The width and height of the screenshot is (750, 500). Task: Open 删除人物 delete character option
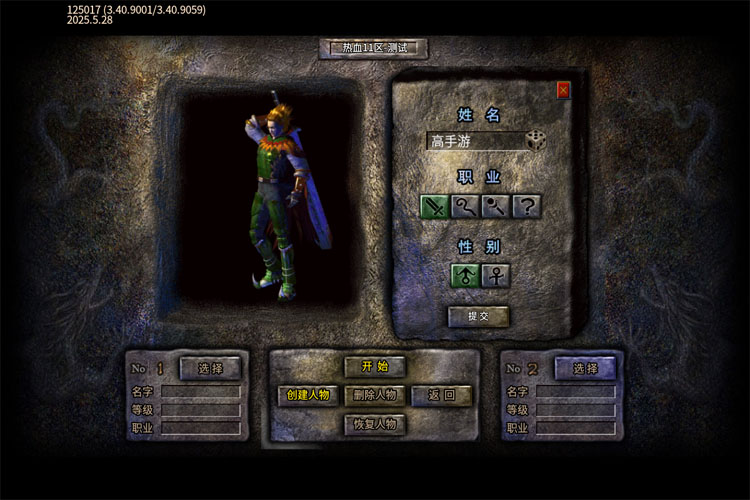(375, 395)
